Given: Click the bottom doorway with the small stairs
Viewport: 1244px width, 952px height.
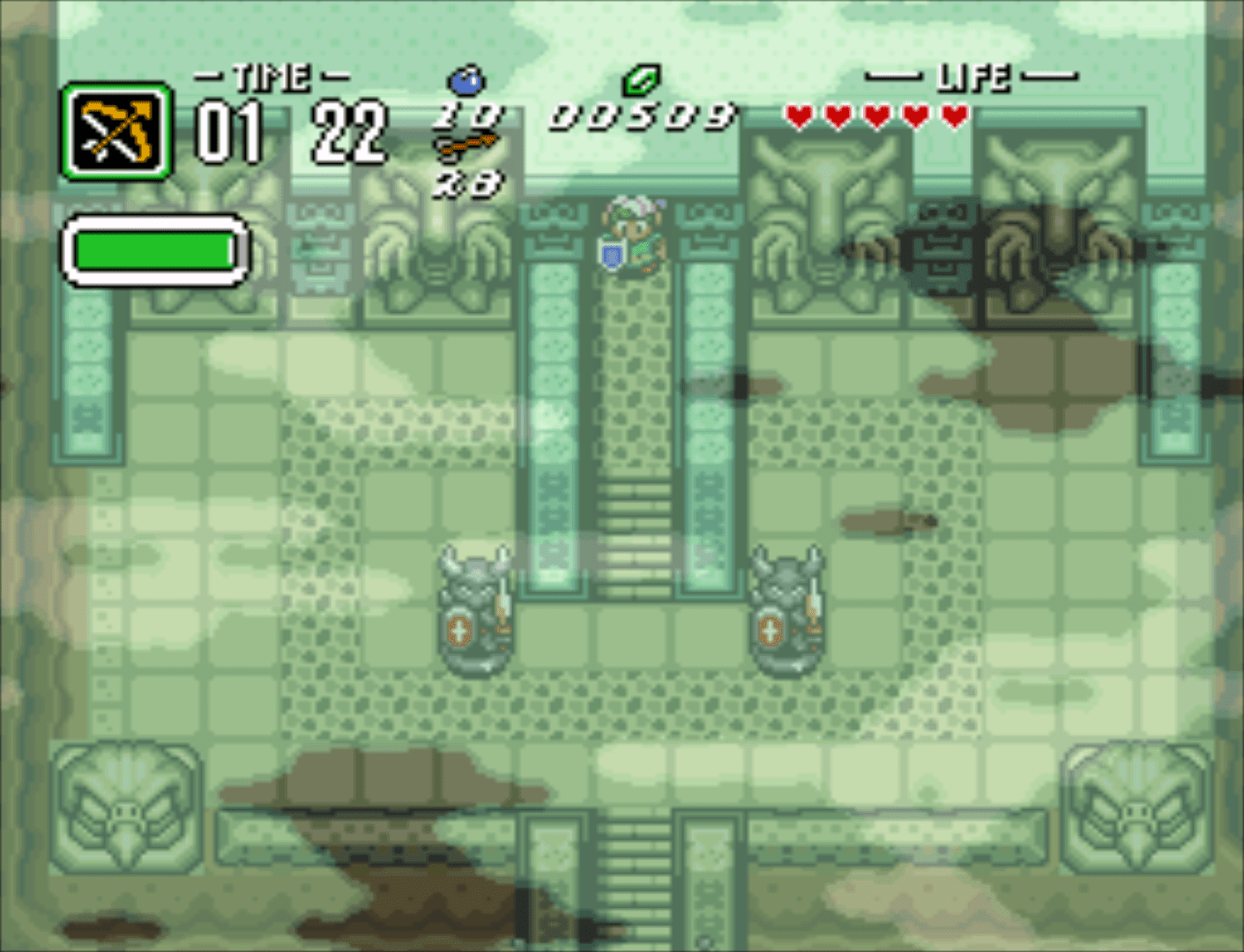Looking at the screenshot, I should (637, 881).
